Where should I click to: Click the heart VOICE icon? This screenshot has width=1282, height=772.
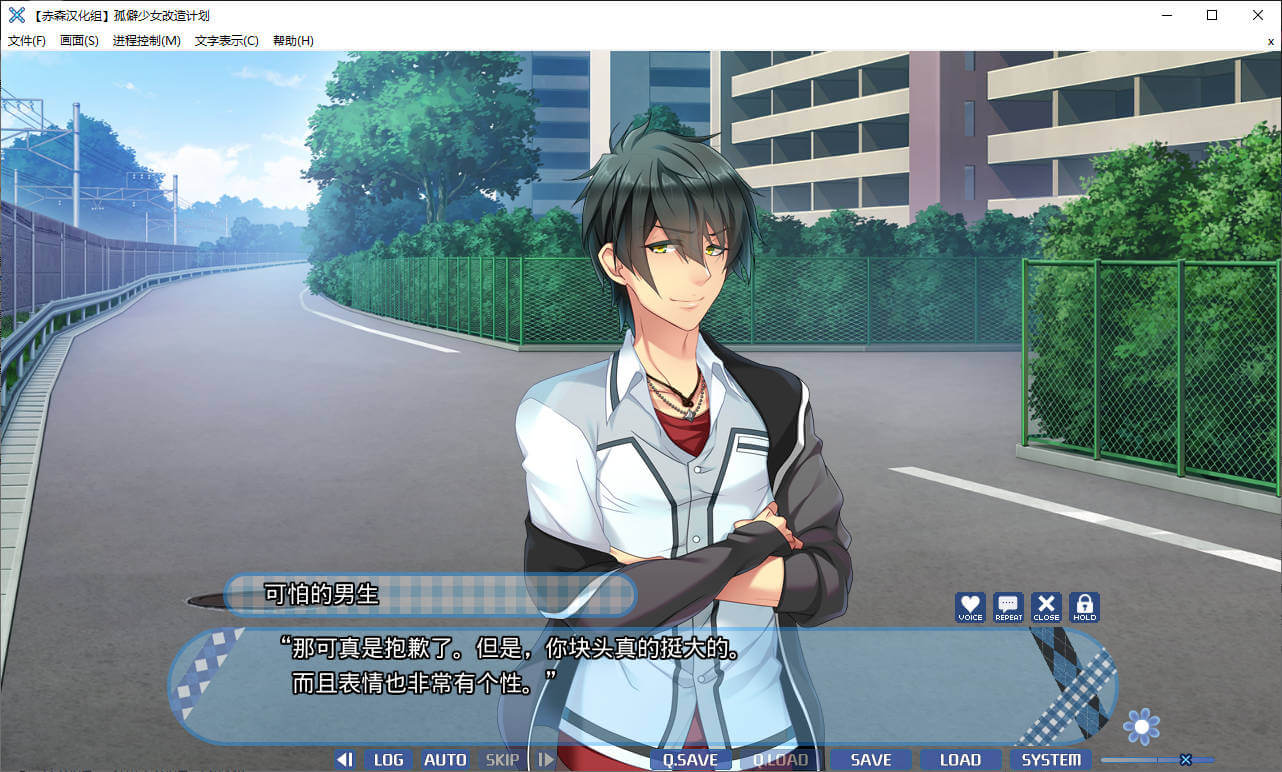point(970,606)
